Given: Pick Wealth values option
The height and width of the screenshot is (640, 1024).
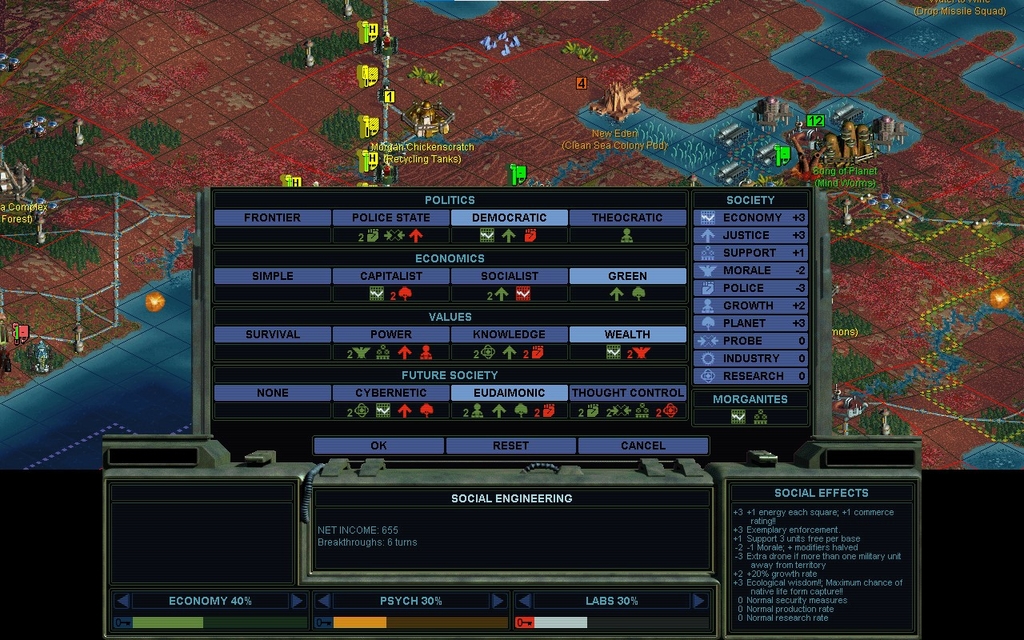Looking at the screenshot, I should pyautogui.click(x=627, y=335).
